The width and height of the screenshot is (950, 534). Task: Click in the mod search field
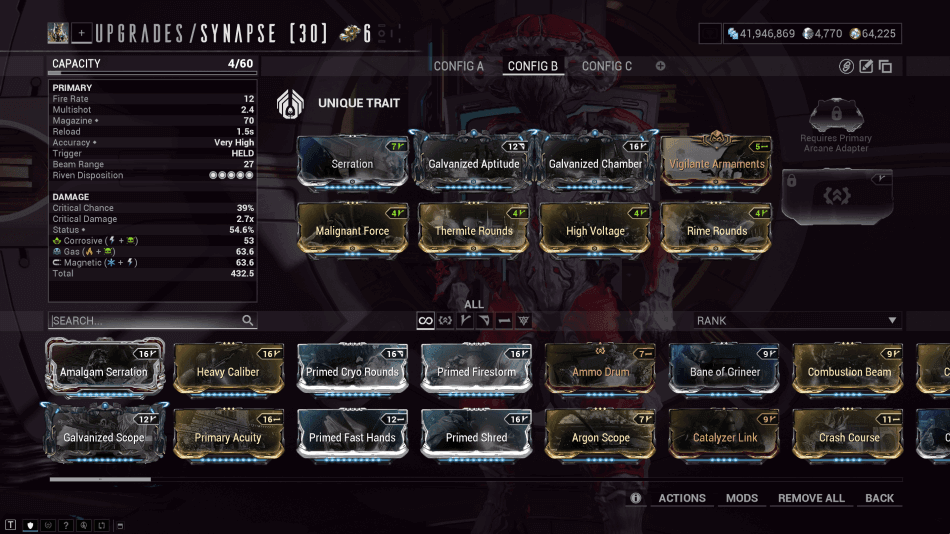145,321
